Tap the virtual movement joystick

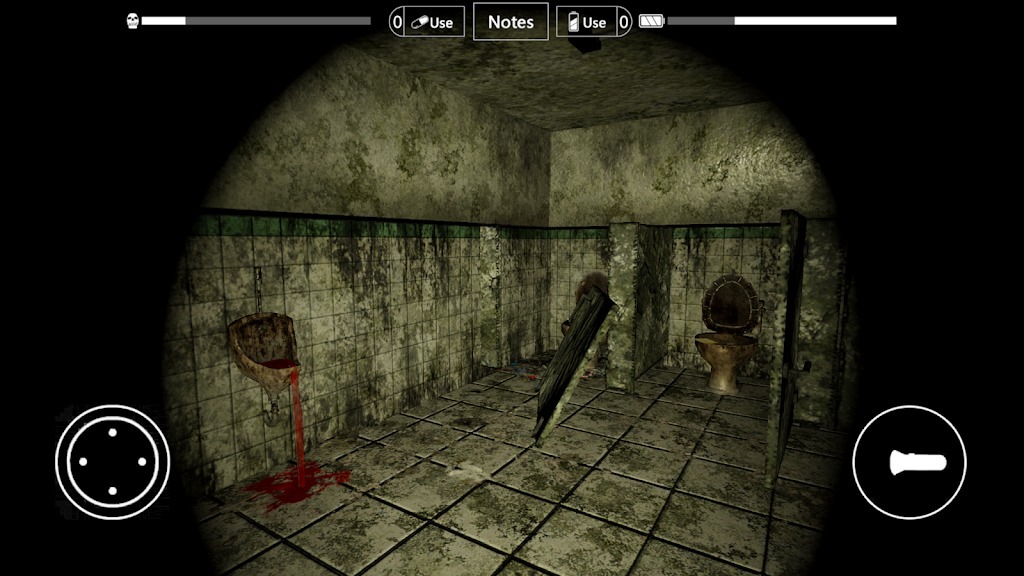click(112, 462)
